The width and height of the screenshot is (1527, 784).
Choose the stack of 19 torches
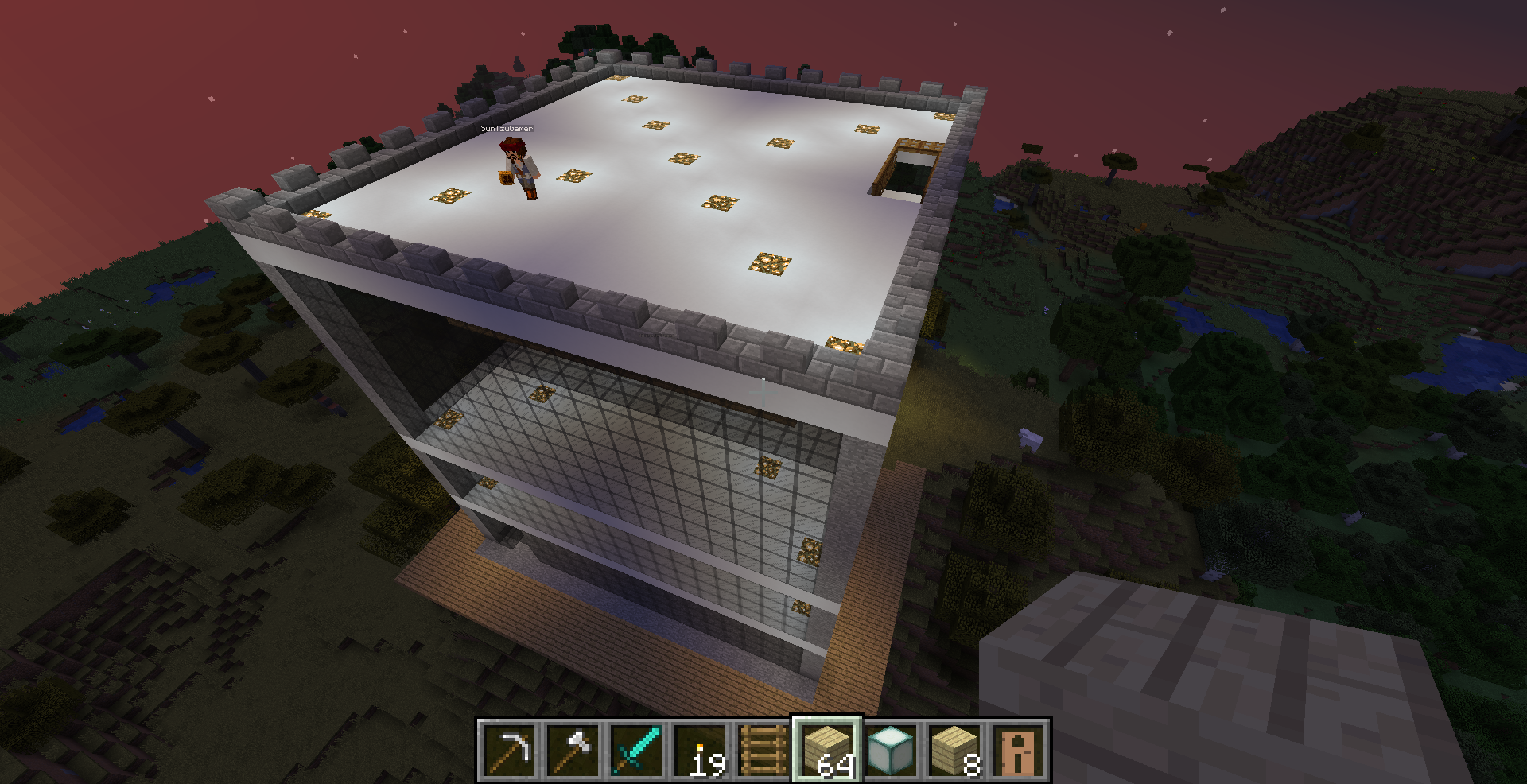pyautogui.click(x=700, y=750)
